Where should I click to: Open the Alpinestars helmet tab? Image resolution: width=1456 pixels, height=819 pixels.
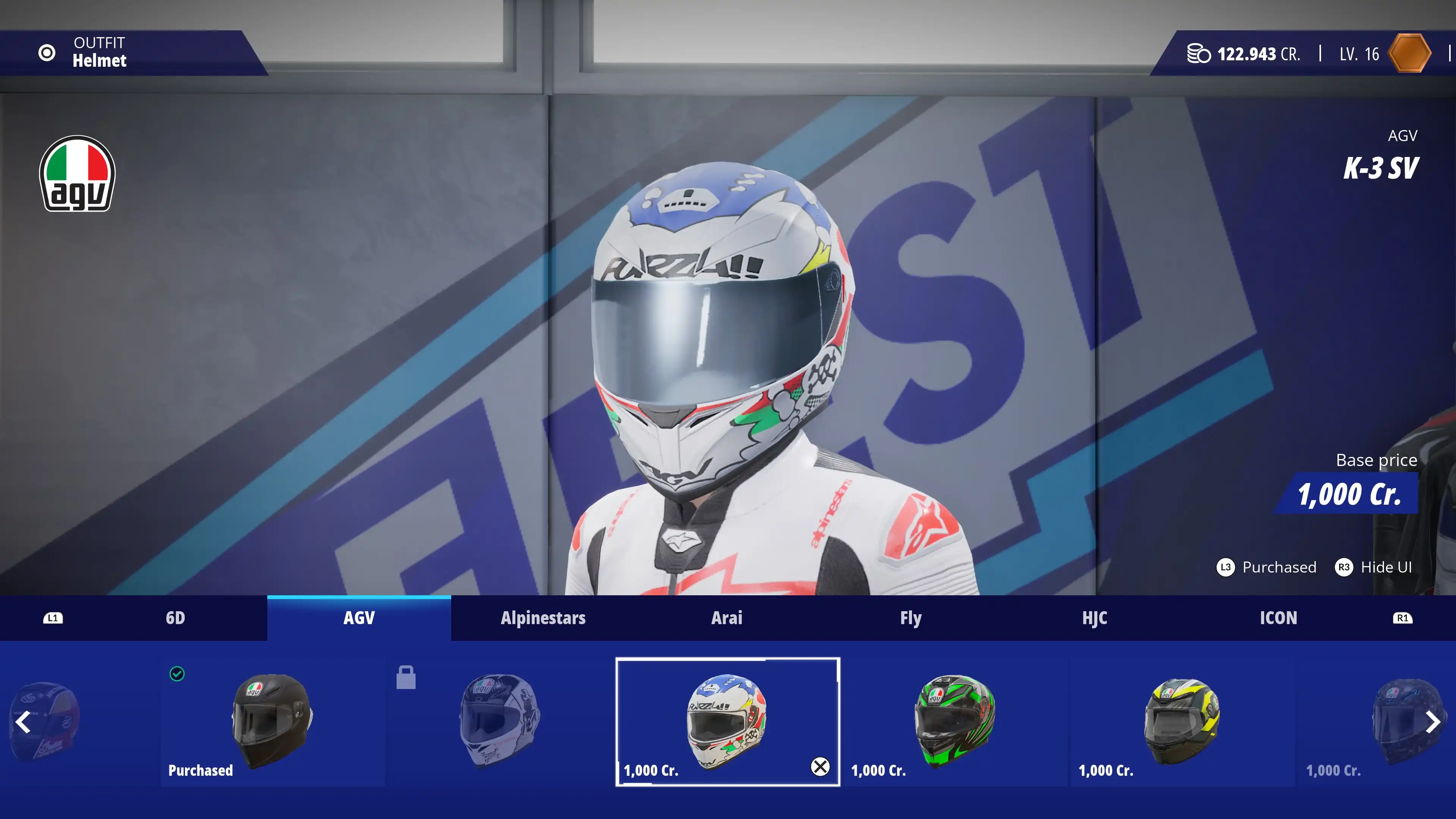coord(543,618)
